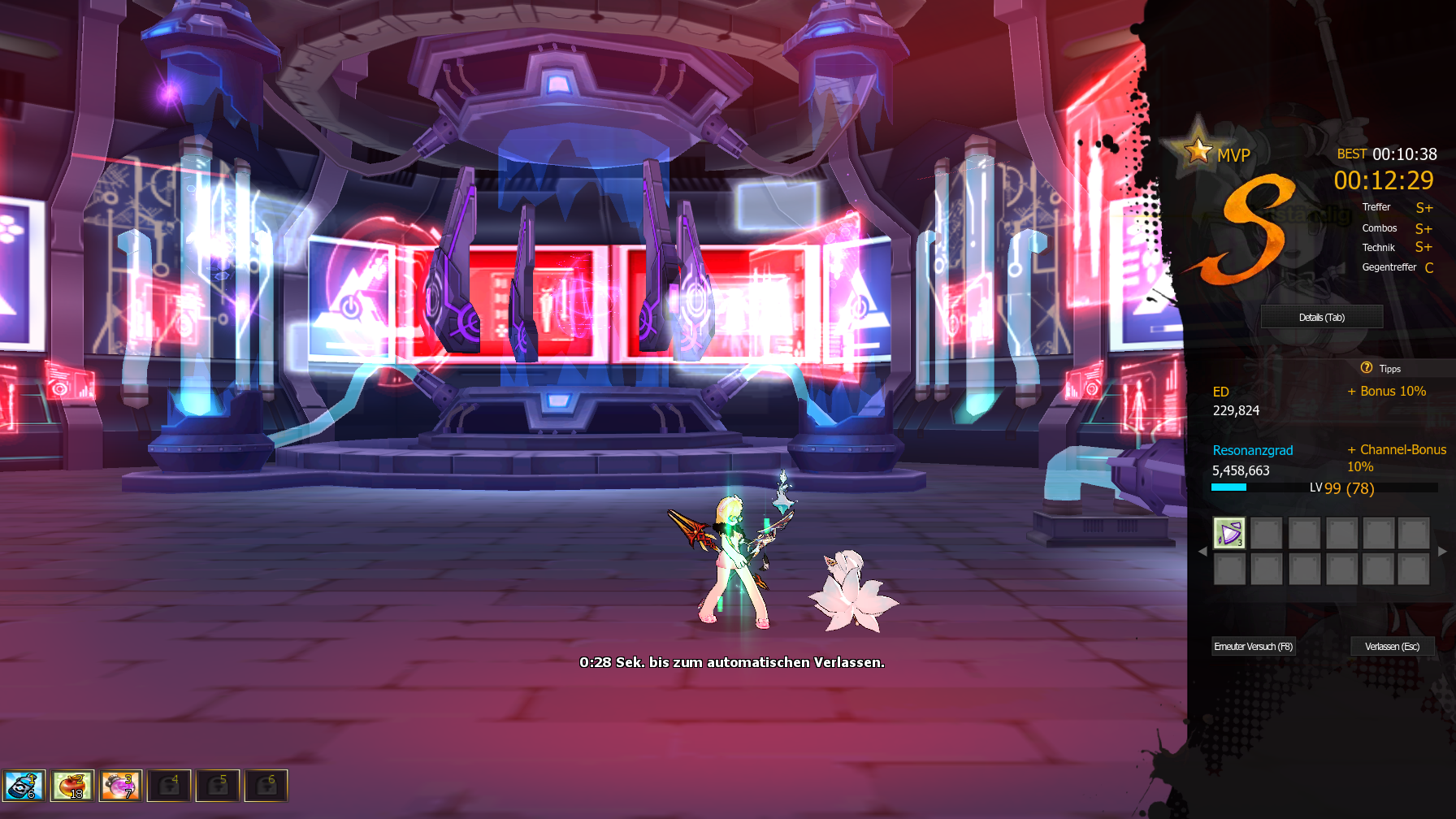
Task: Show next page of reward items
Action: pyautogui.click(x=1442, y=551)
